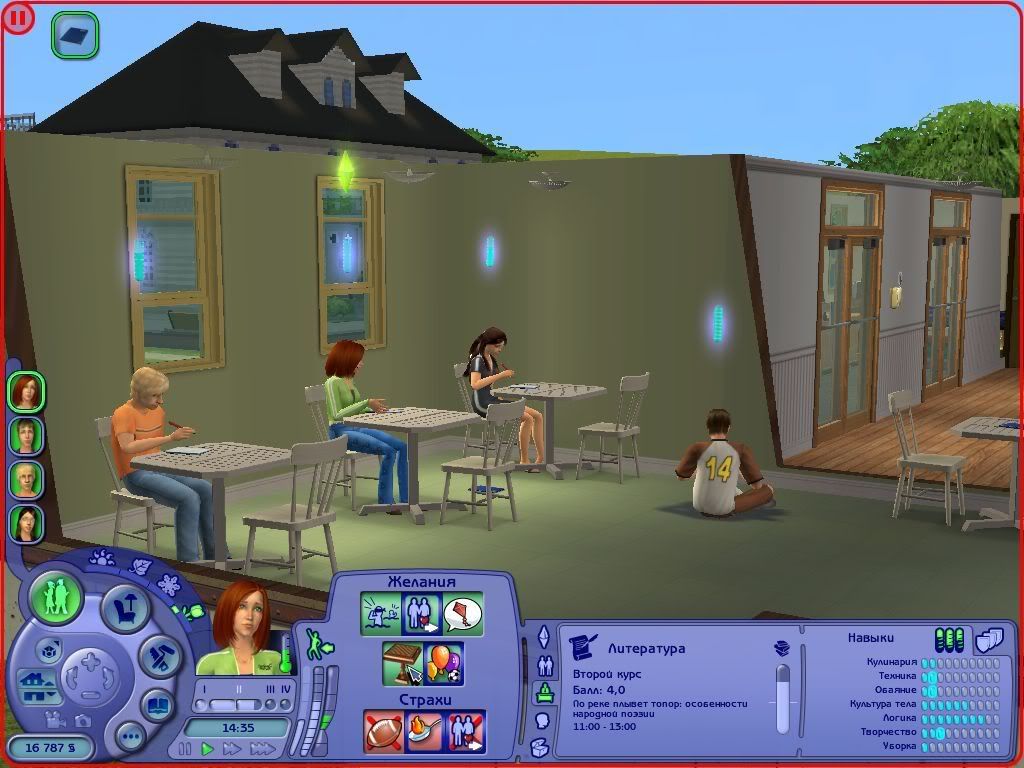Set the ultra speed triple arrows
Screen dimensions: 1024x768
pos(262,748)
